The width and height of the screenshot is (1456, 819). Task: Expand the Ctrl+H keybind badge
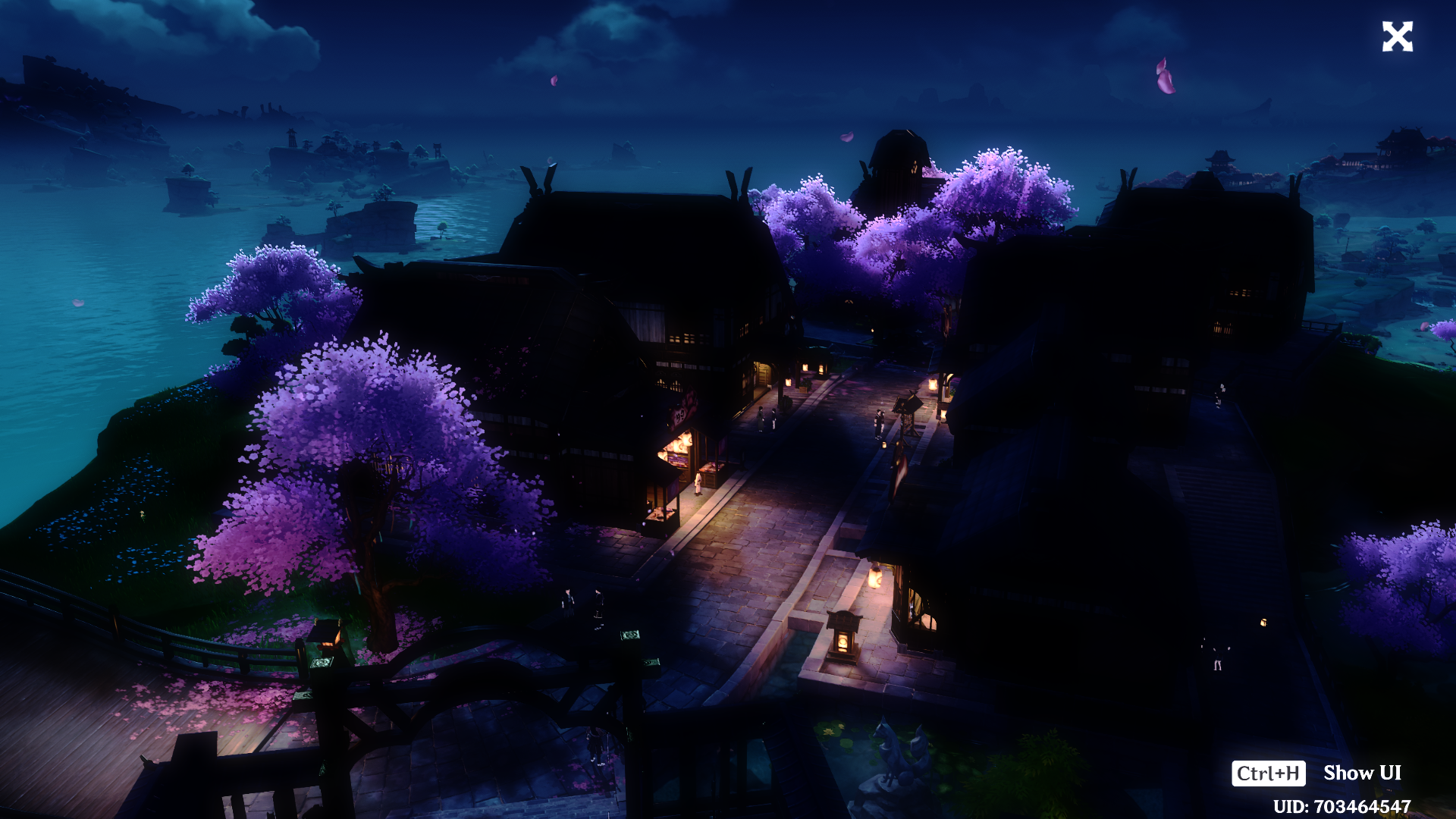point(1269,773)
